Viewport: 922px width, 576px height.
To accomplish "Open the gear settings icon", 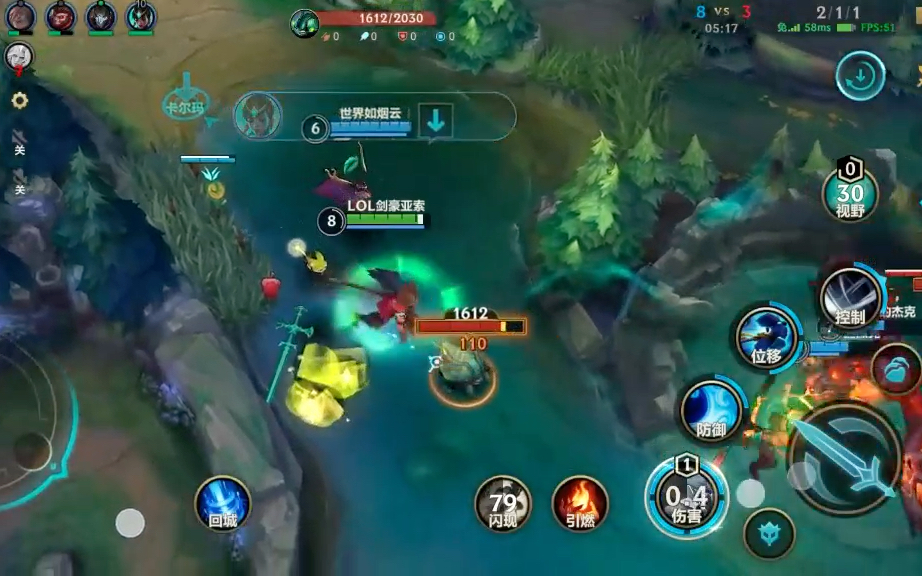I will (x=19, y=100).
